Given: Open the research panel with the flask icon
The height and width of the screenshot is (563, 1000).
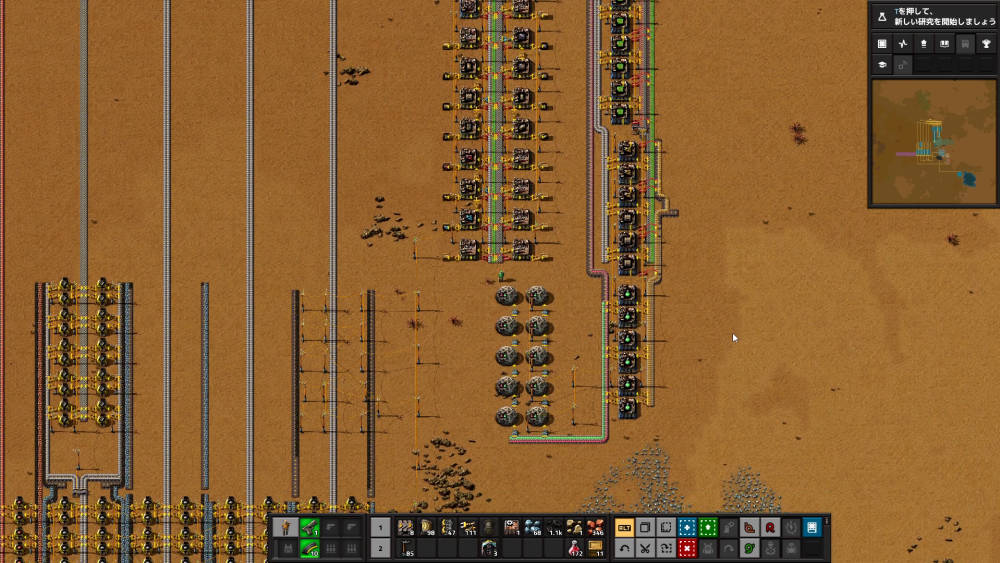Looking at the screenshot, I should 883,16.
